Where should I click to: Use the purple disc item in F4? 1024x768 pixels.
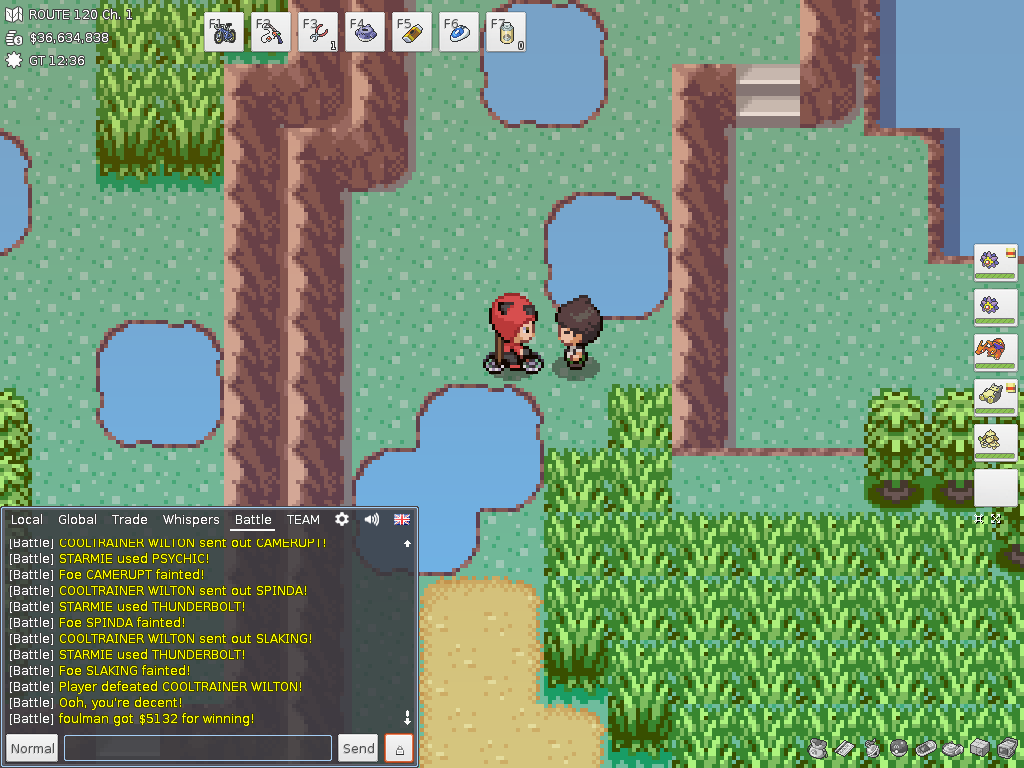[x=365, y=32]
